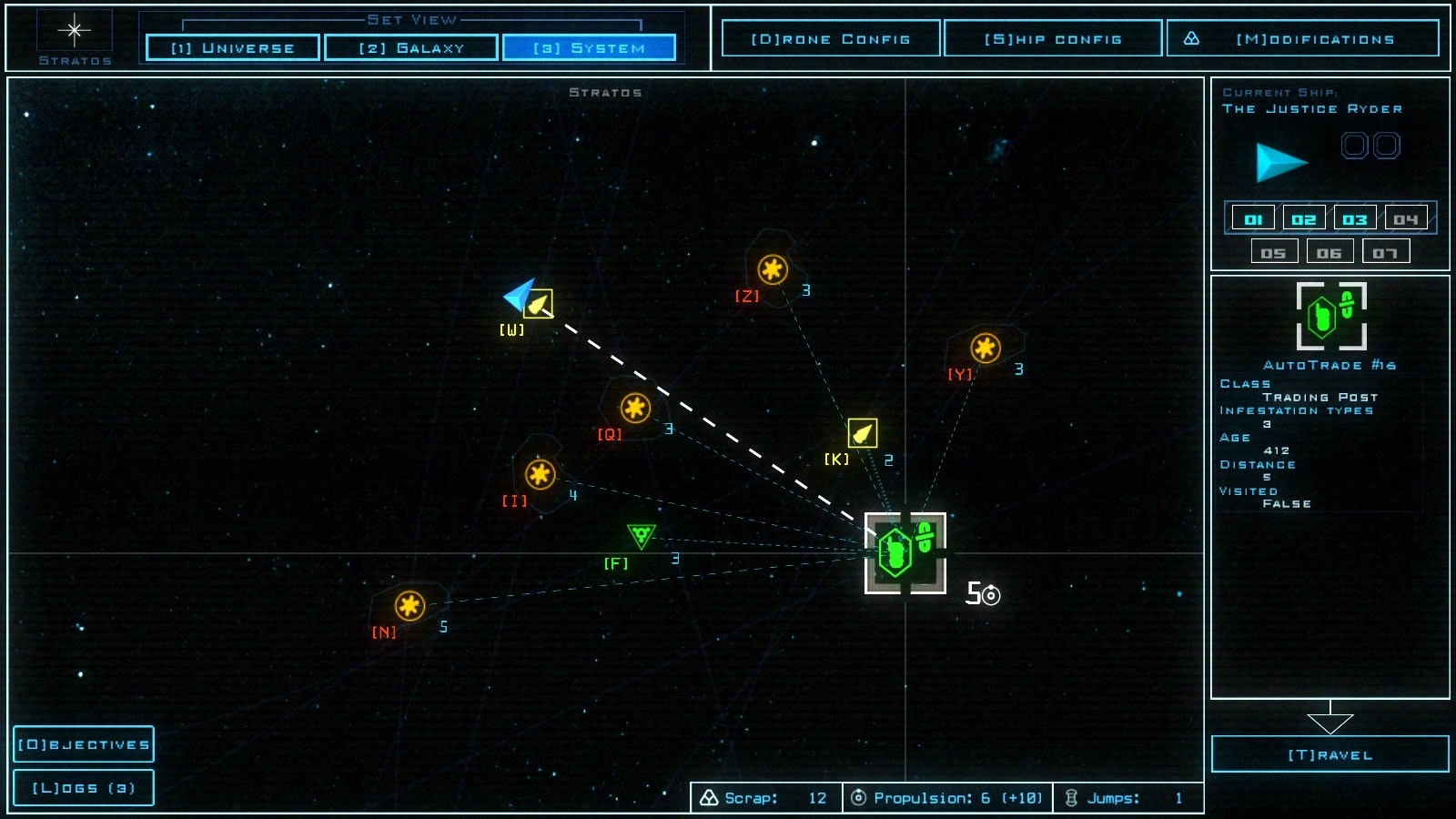
Task: Select the orange star system [Z]
Action: (773, 268)
